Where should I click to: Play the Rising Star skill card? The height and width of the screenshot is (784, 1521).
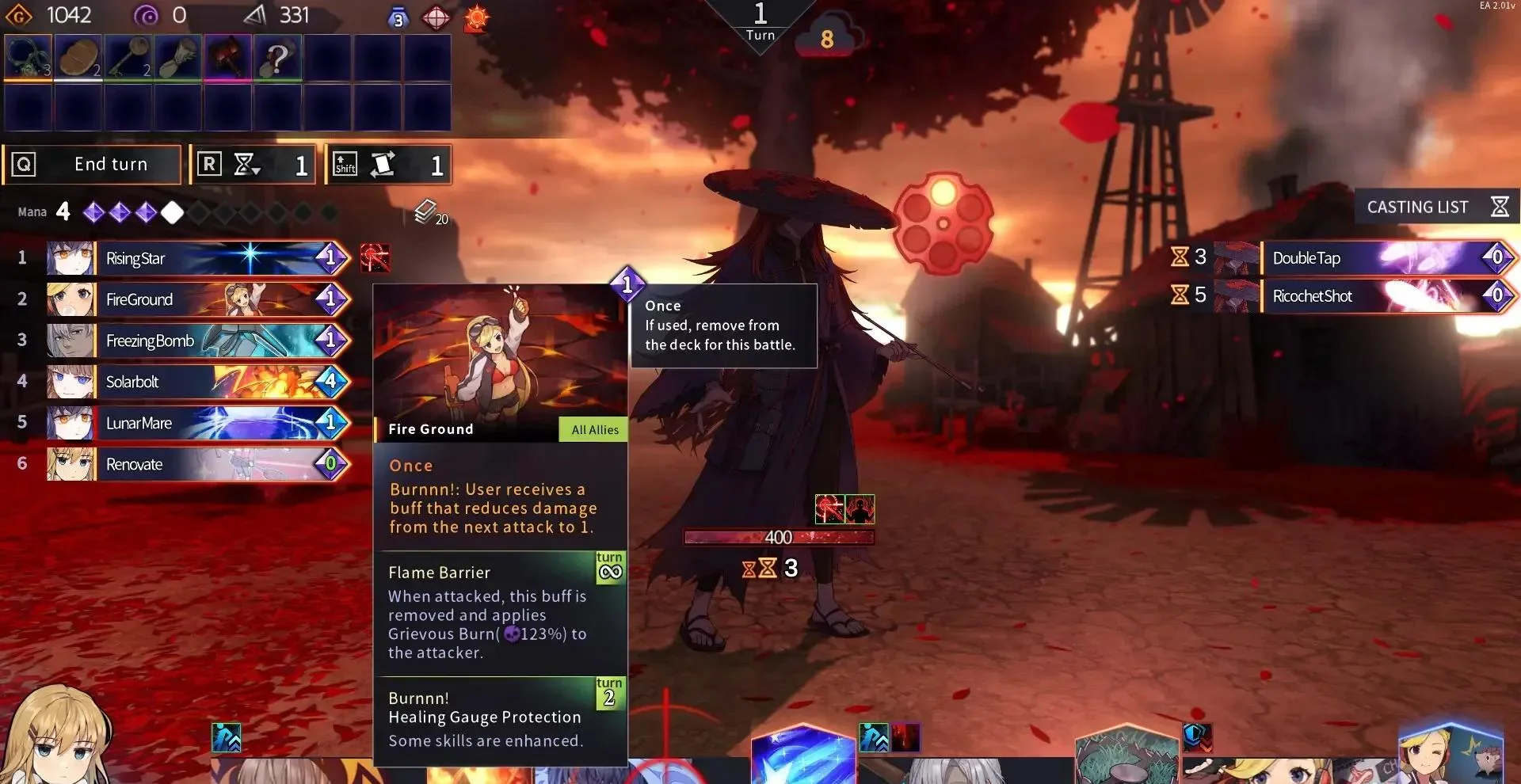(x=198, y=258)
